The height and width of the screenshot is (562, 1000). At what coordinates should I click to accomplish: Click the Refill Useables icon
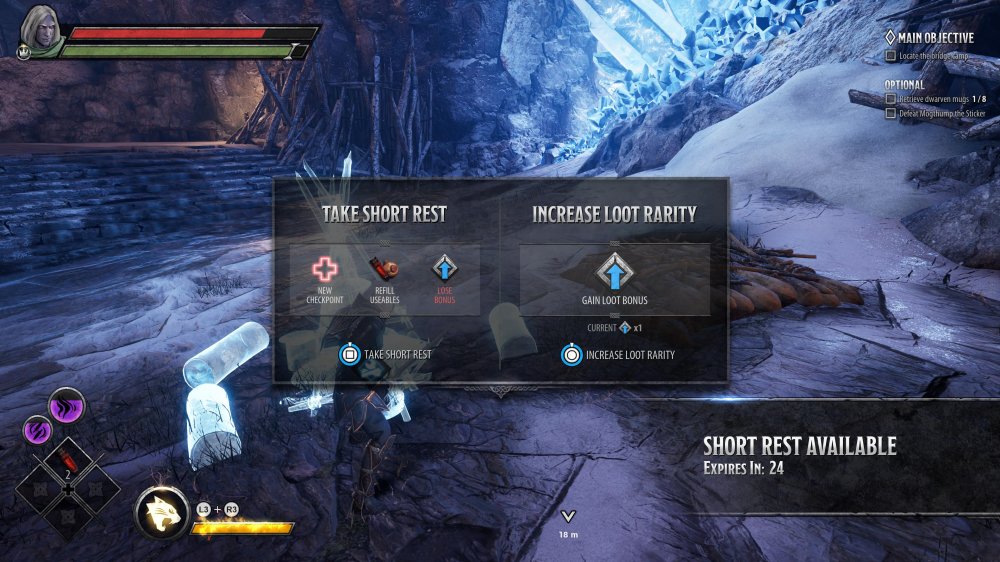(385, 269)
